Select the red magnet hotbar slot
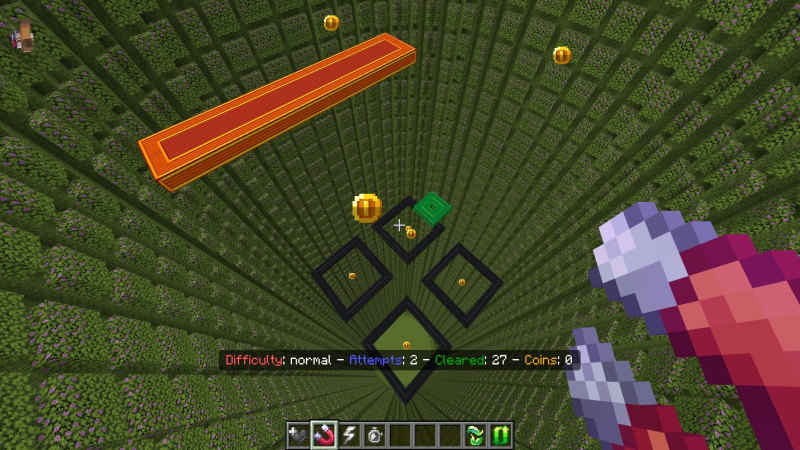800x450 pixels. coord(324,435)
